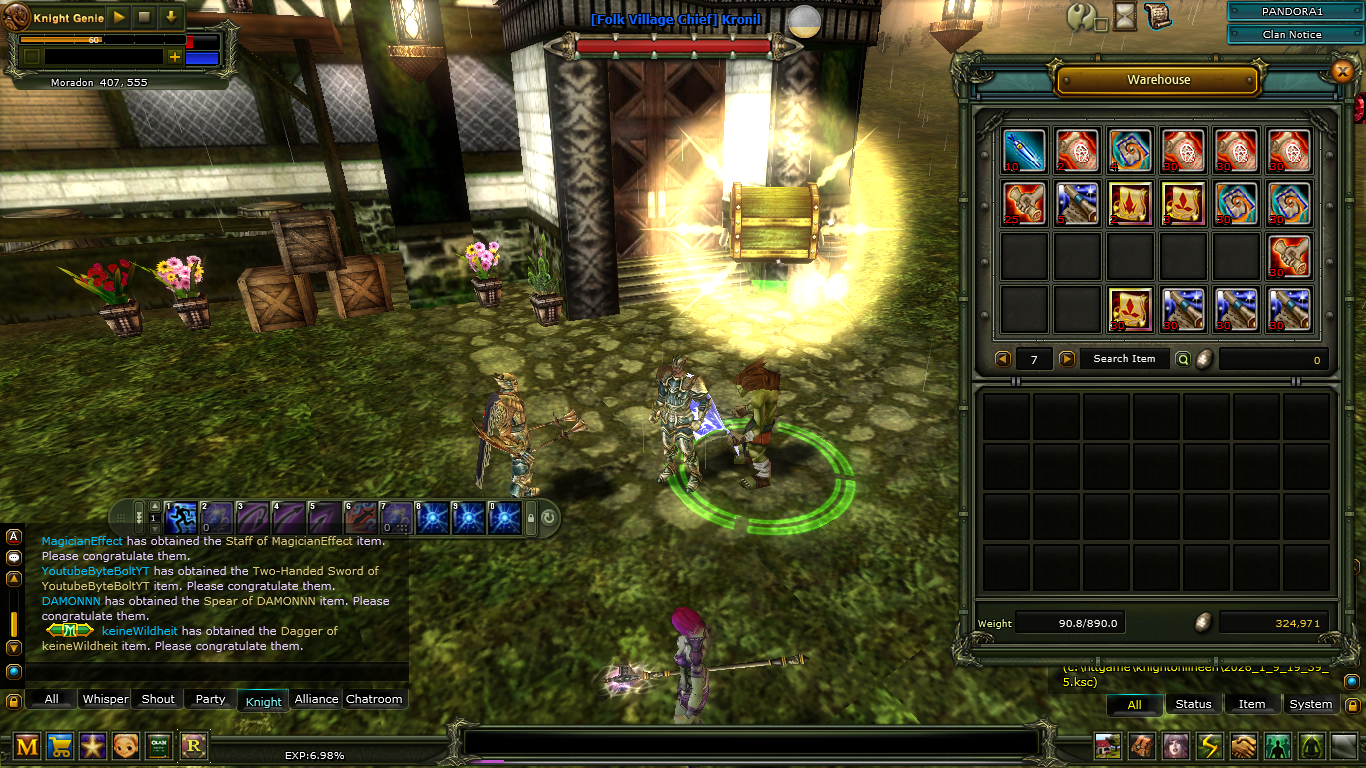The image size is (1366, 768).
Task: Stop the Knight Genie with the square button
Action: (145, 17)
